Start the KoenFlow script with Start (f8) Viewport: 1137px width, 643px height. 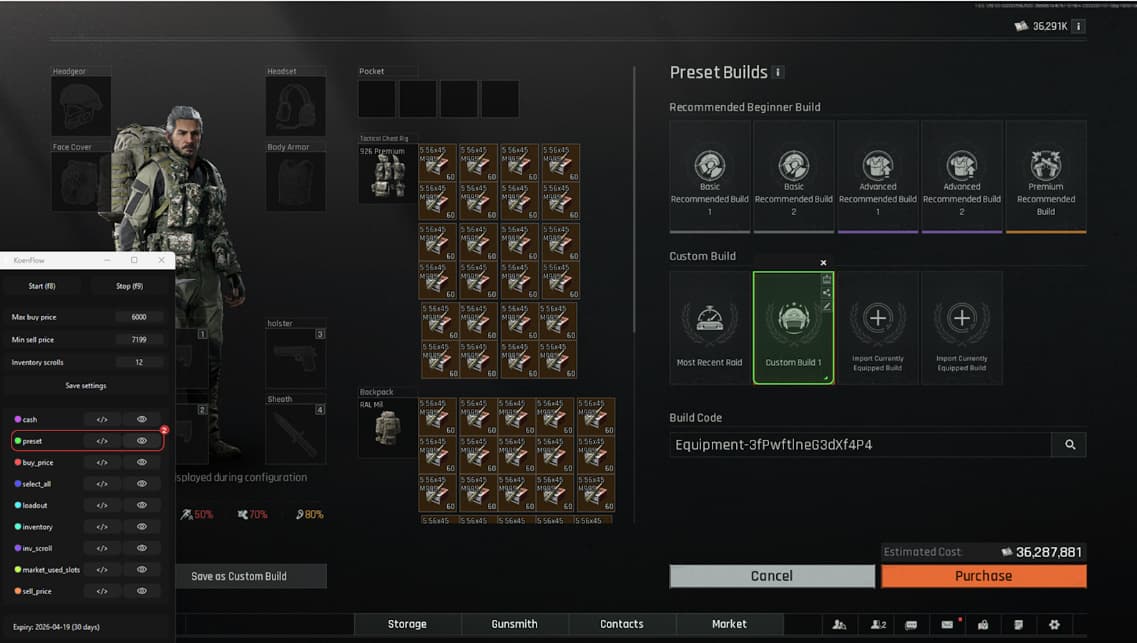42,286
